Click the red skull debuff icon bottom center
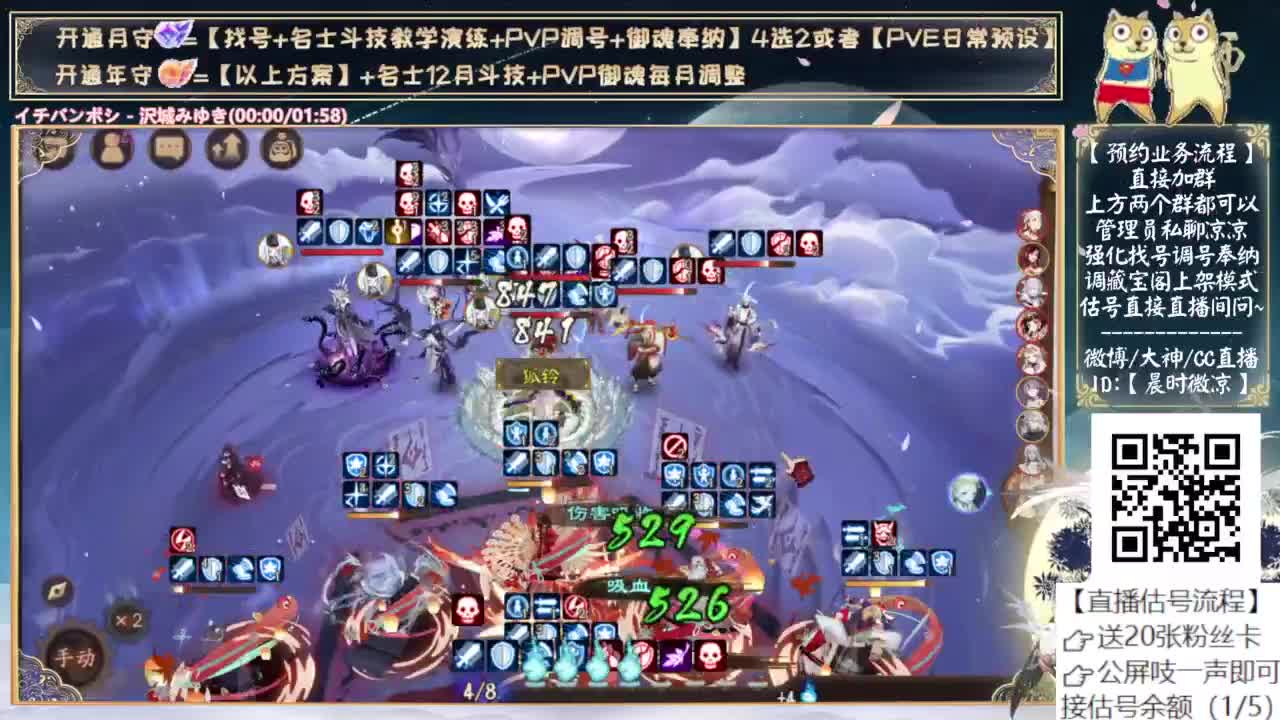The image size is (1280, 720). [x=711, y=655]
